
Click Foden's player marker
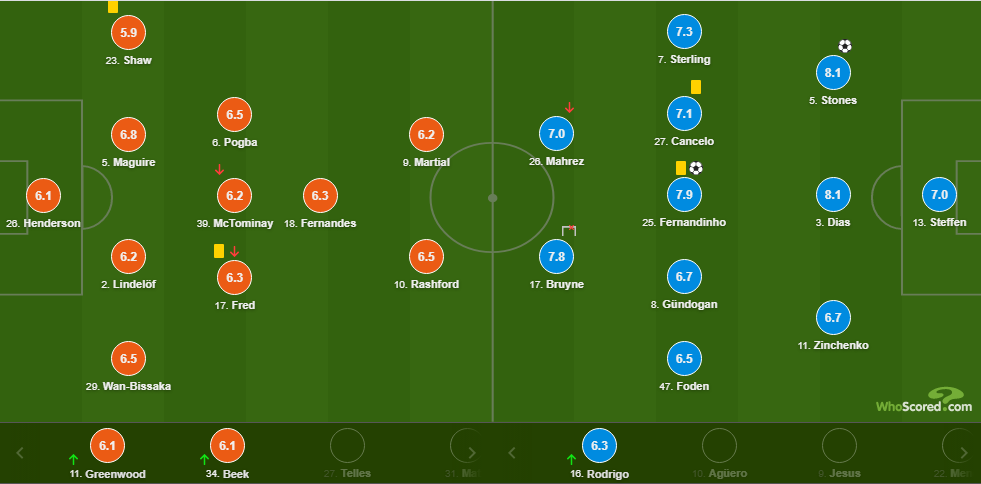click(x=684, y=358)
